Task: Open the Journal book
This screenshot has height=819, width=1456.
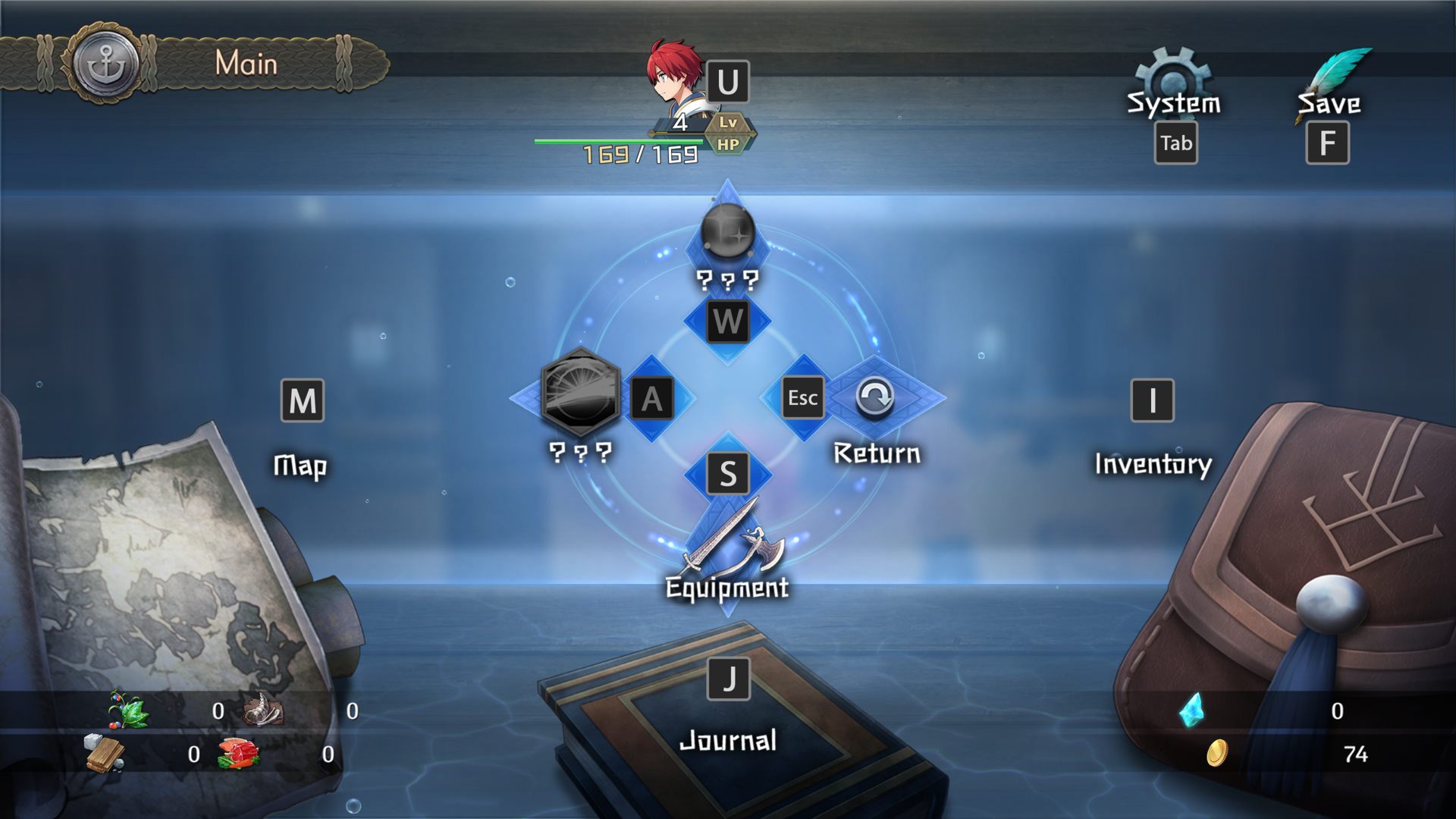Action: point(727,739)
